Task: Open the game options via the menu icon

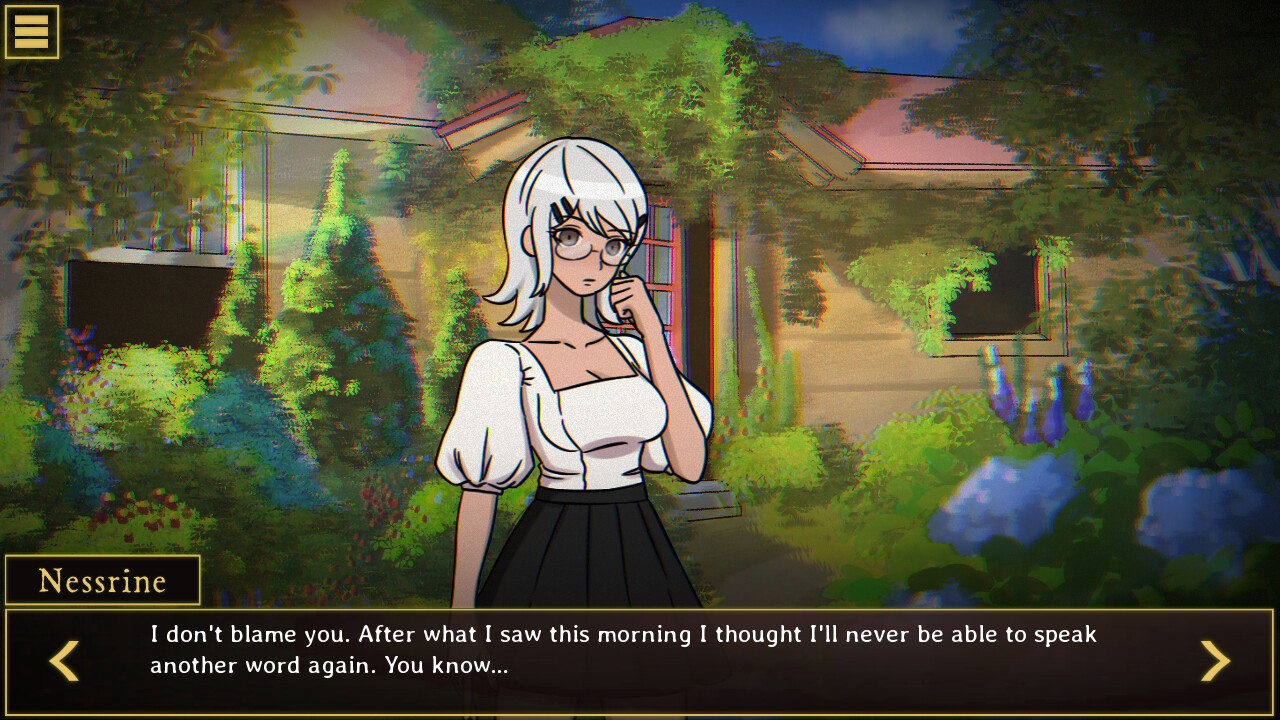Action: tap(31, 31)
